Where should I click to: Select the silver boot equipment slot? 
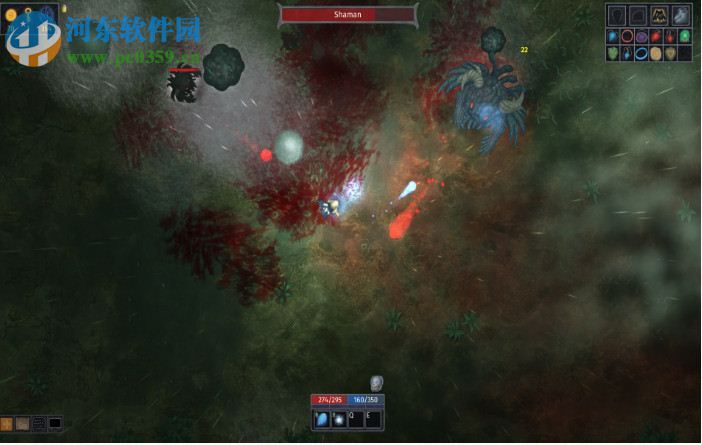click(681, 16)
